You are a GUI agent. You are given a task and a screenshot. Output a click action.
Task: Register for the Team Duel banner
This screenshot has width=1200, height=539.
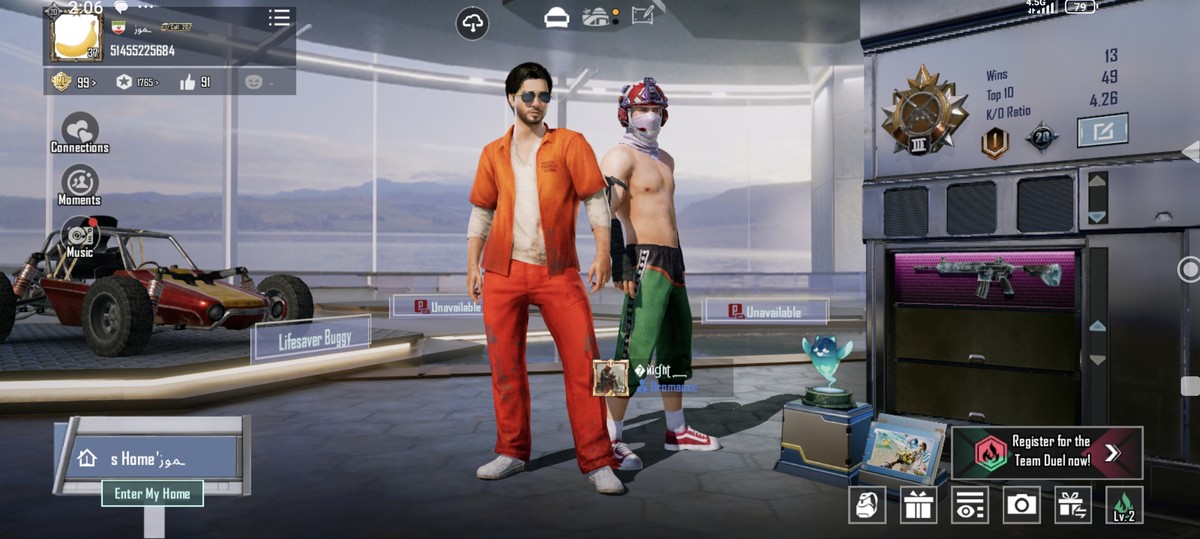point(1046,453)
